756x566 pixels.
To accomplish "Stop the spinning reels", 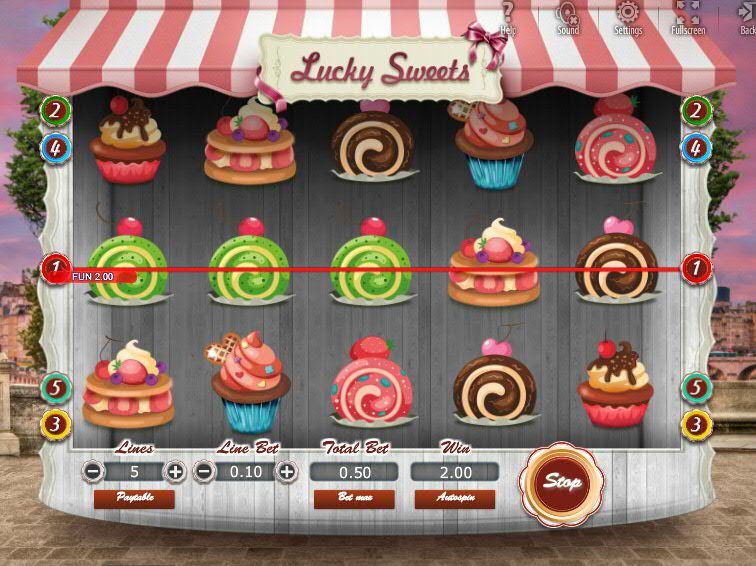I will [x=562, y=481].
